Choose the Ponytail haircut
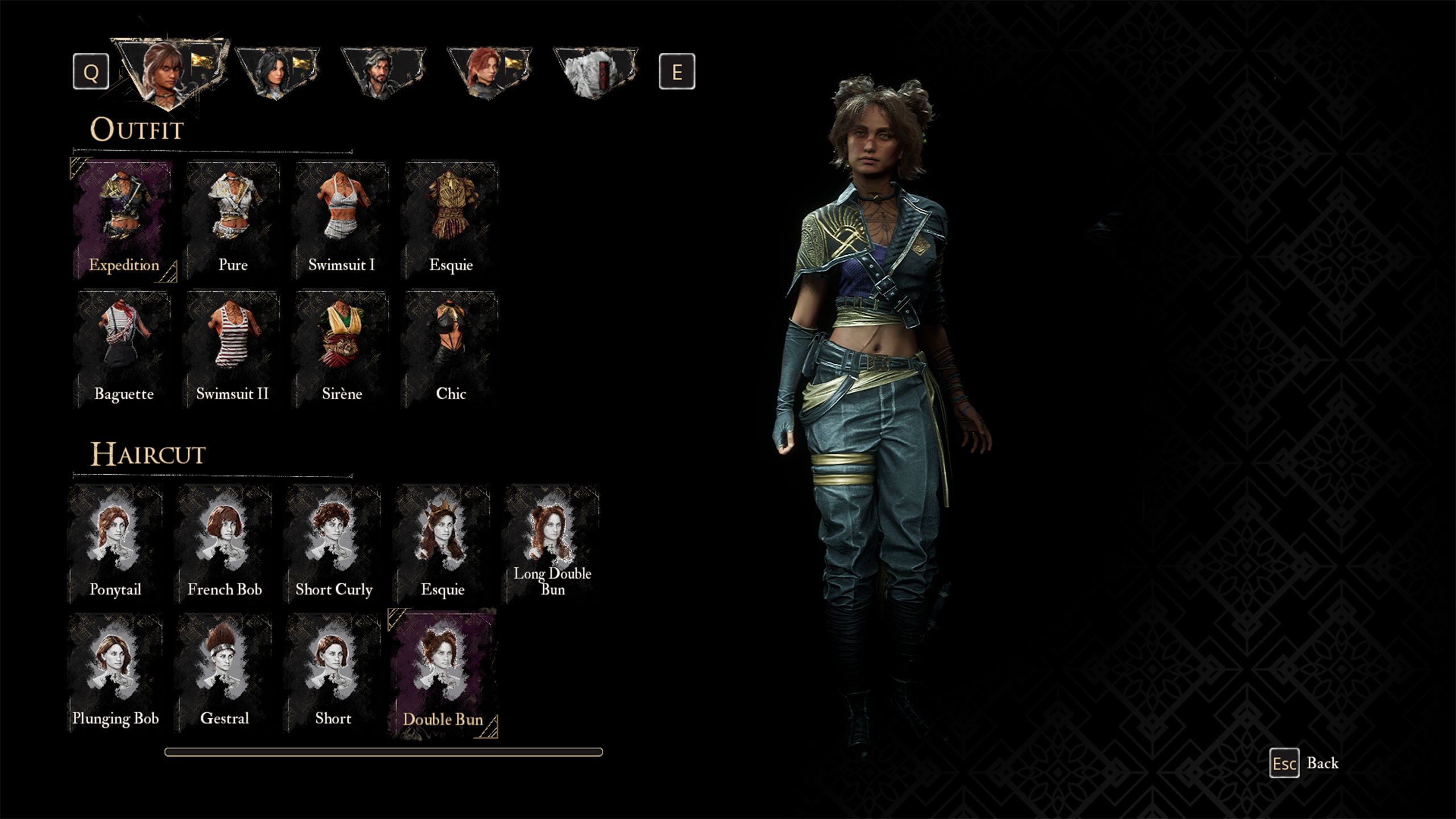 point(115,544)
